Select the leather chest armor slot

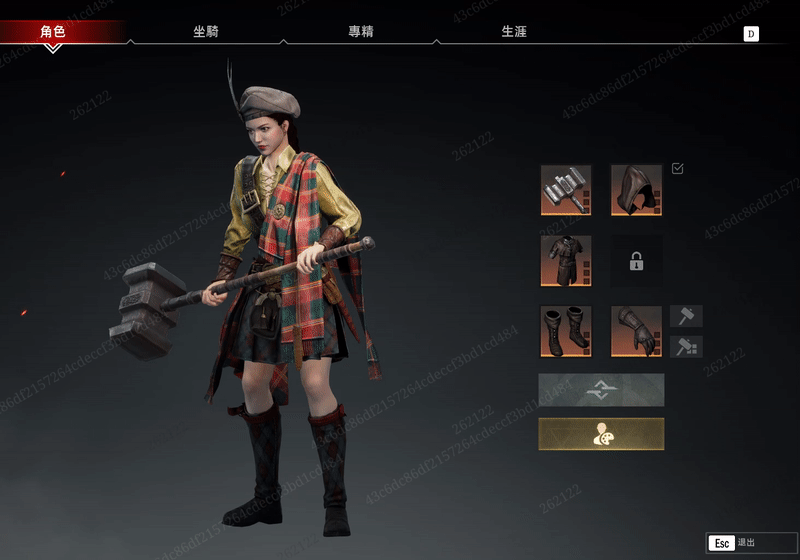tap(566, 261)
